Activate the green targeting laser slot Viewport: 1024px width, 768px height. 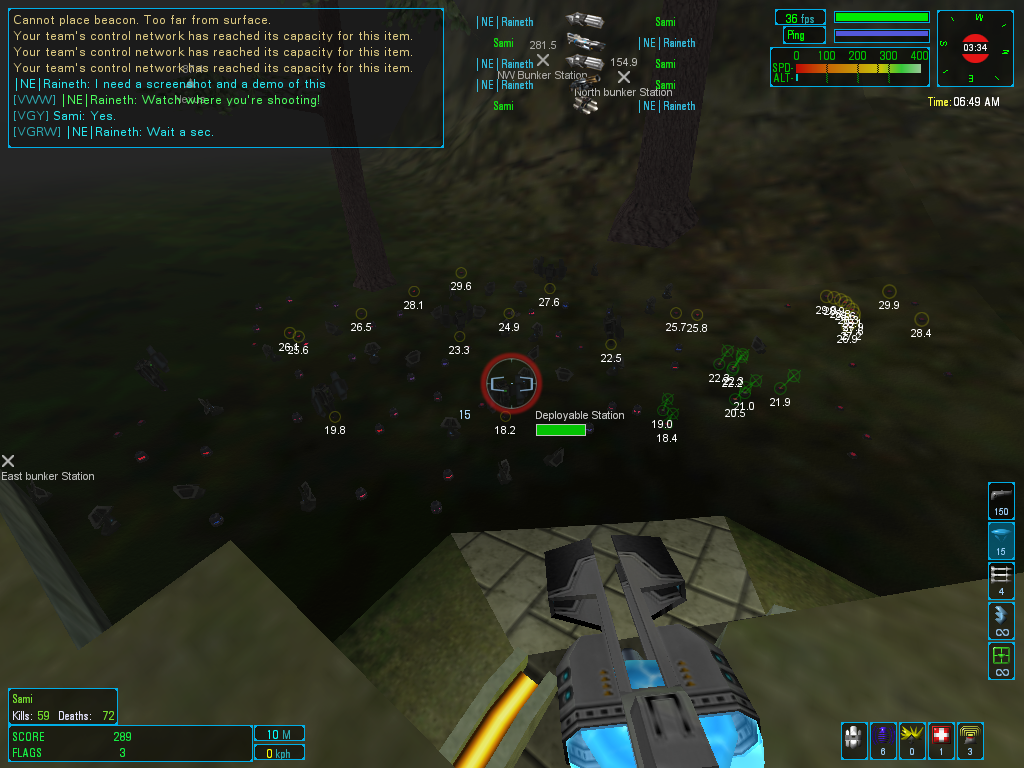pos(1001,661)
